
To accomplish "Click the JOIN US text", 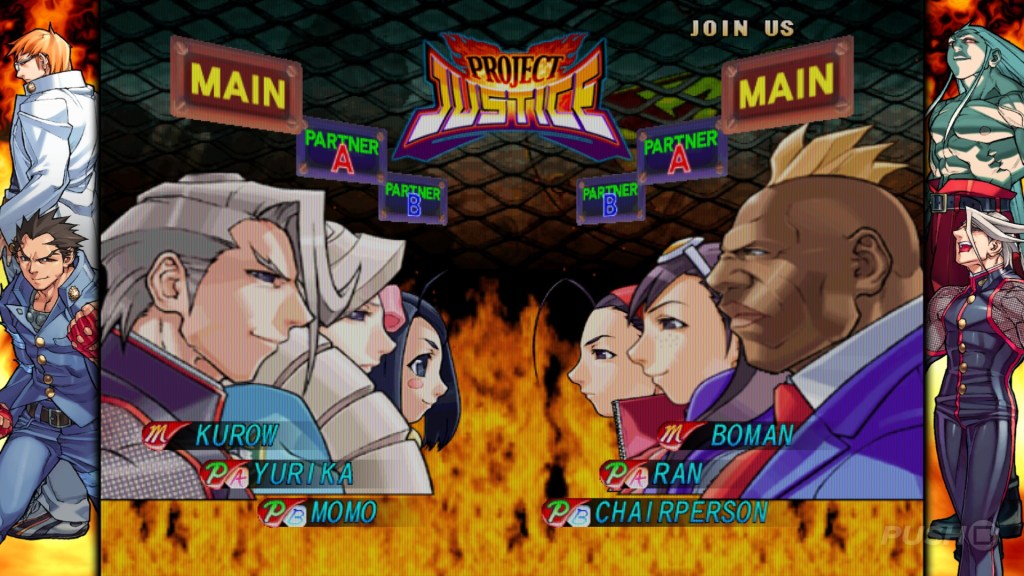I will (x=742, y=28).
